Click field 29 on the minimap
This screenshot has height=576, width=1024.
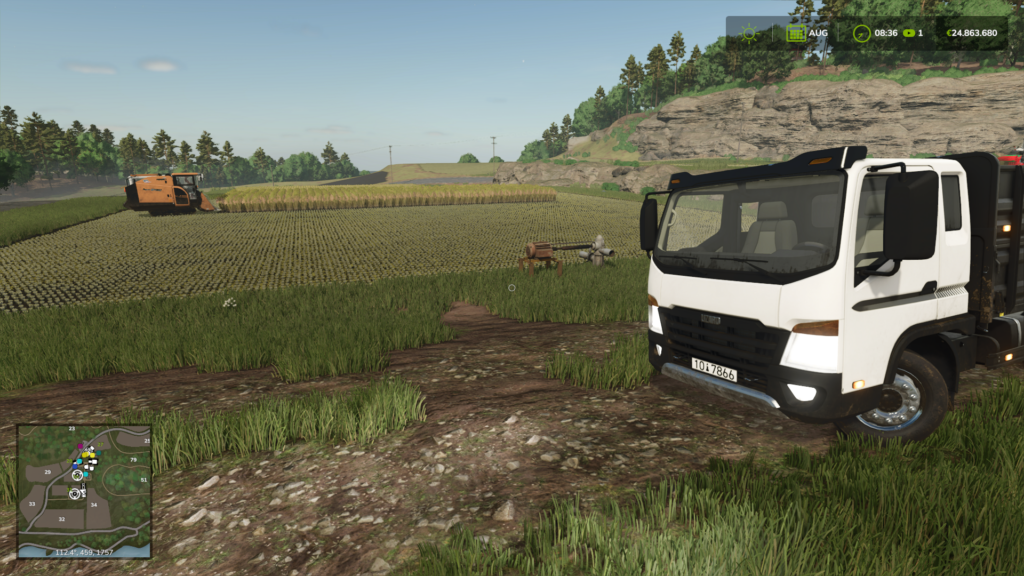pos(48,471)
